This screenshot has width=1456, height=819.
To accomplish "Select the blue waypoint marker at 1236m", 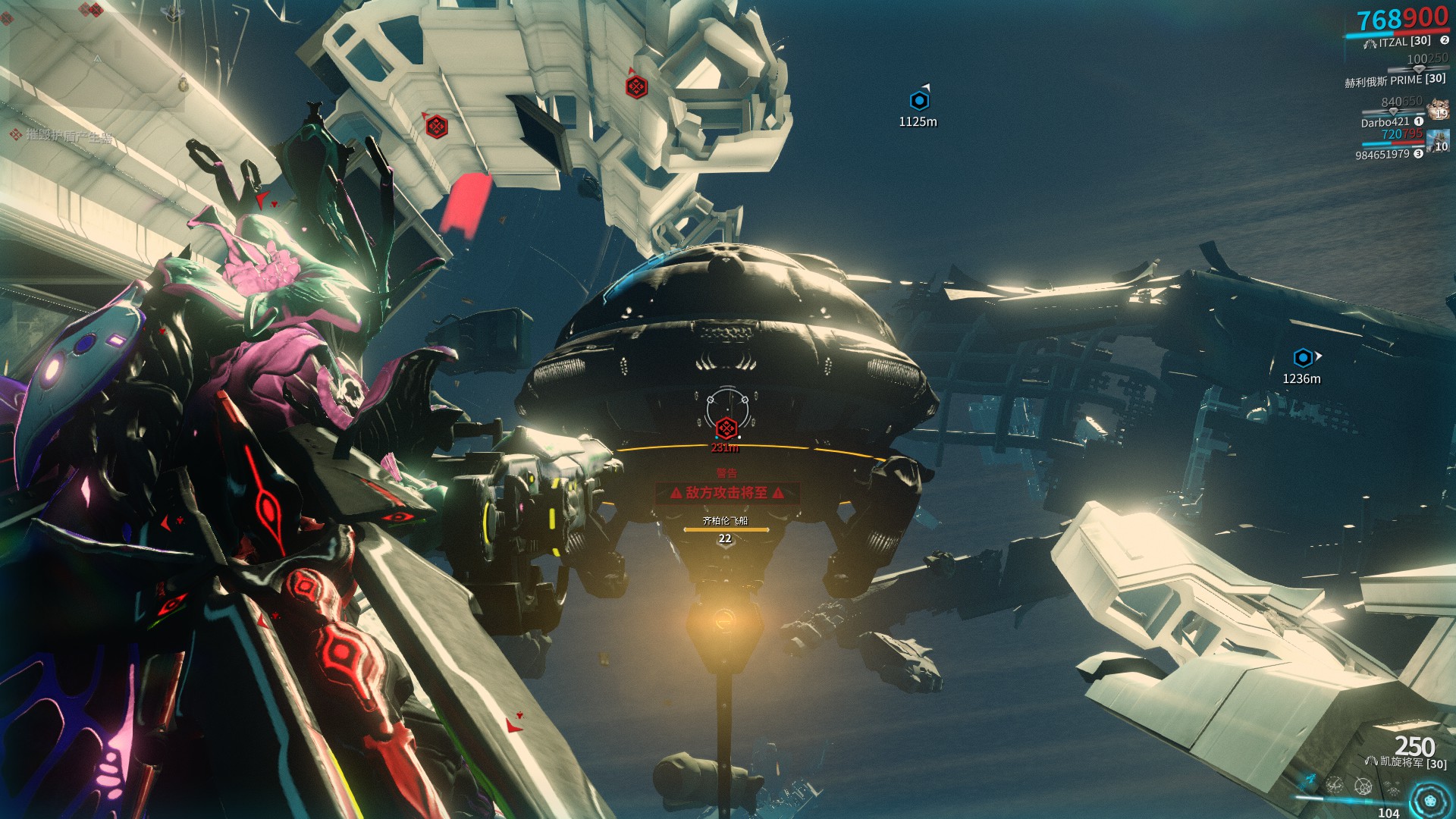I will click(1303, 357).
